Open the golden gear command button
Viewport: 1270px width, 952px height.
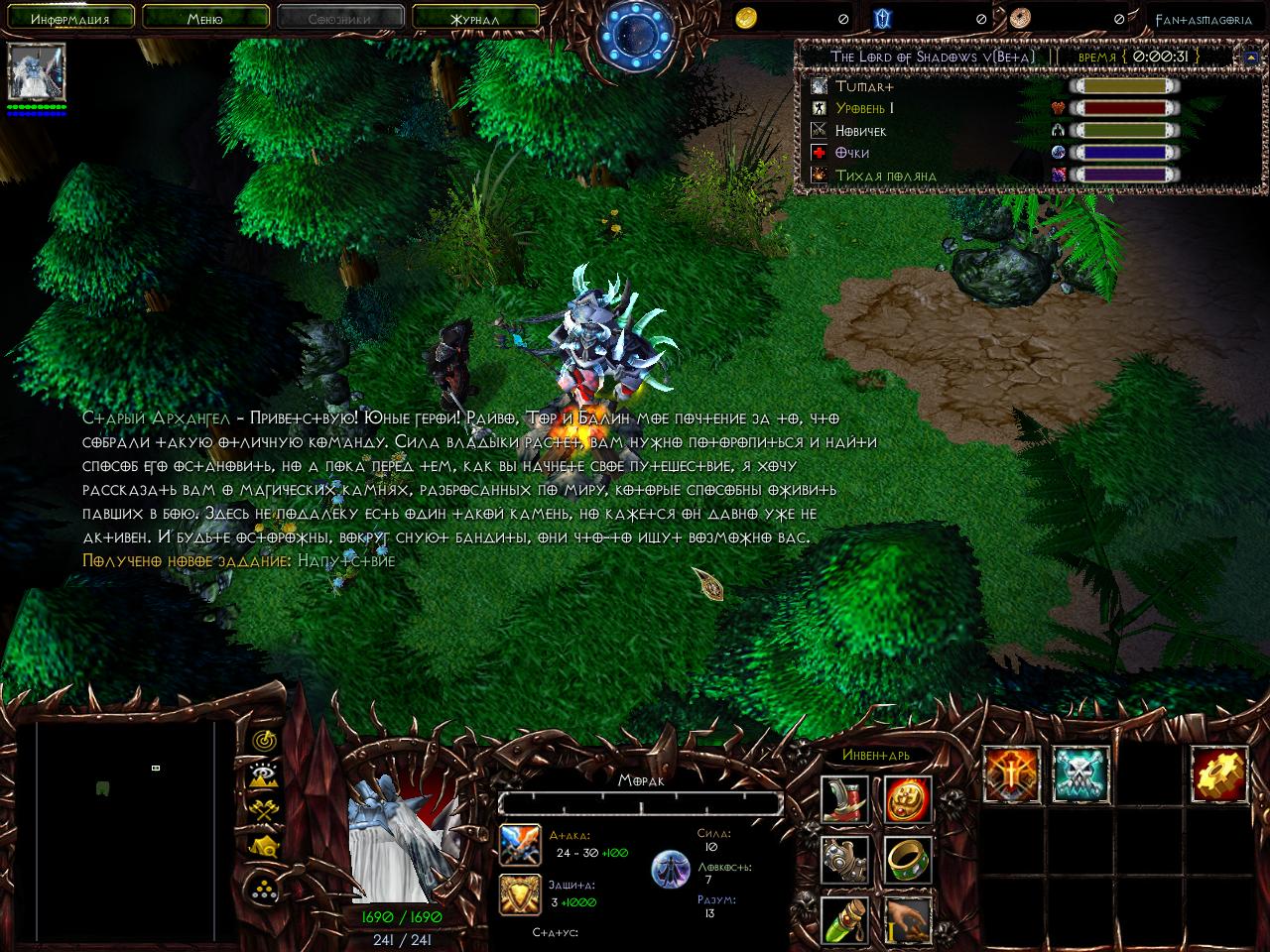tap(1219, 774)
